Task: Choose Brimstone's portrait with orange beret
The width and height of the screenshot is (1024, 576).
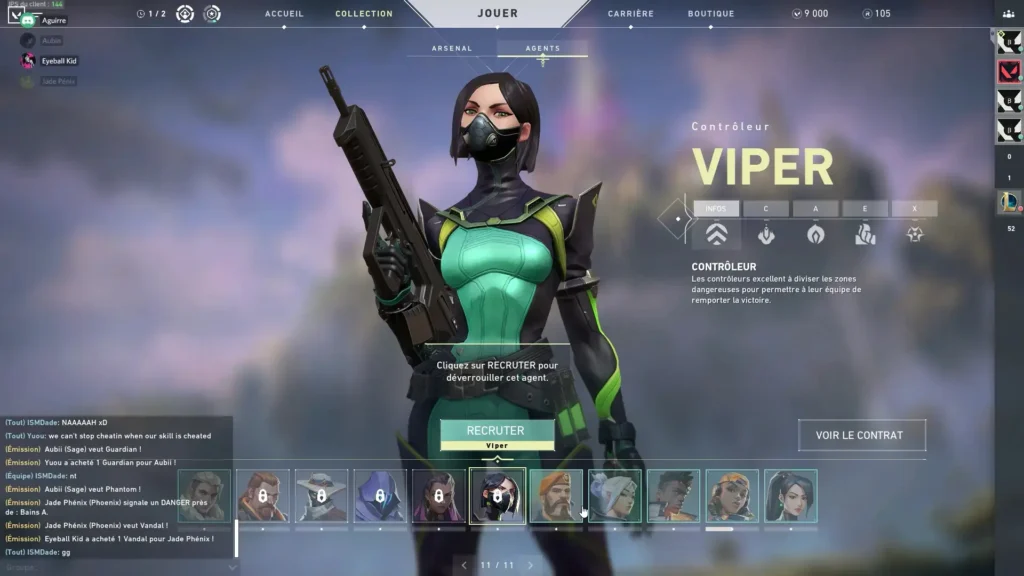Action: click(x=556, y=496)
